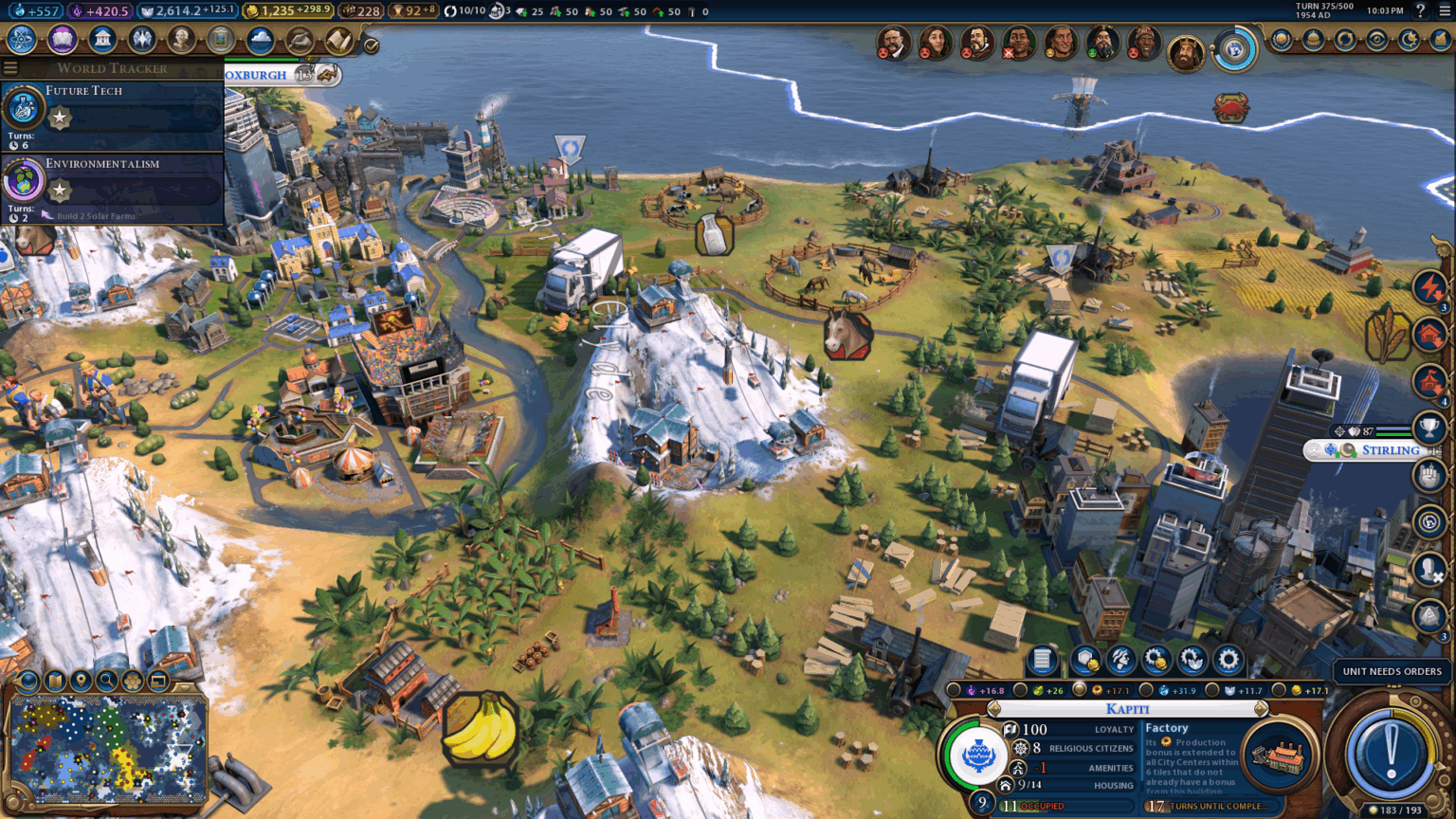
Task: Toggle strategic view from the minimap bar
Action: click(x=133, y=681)
